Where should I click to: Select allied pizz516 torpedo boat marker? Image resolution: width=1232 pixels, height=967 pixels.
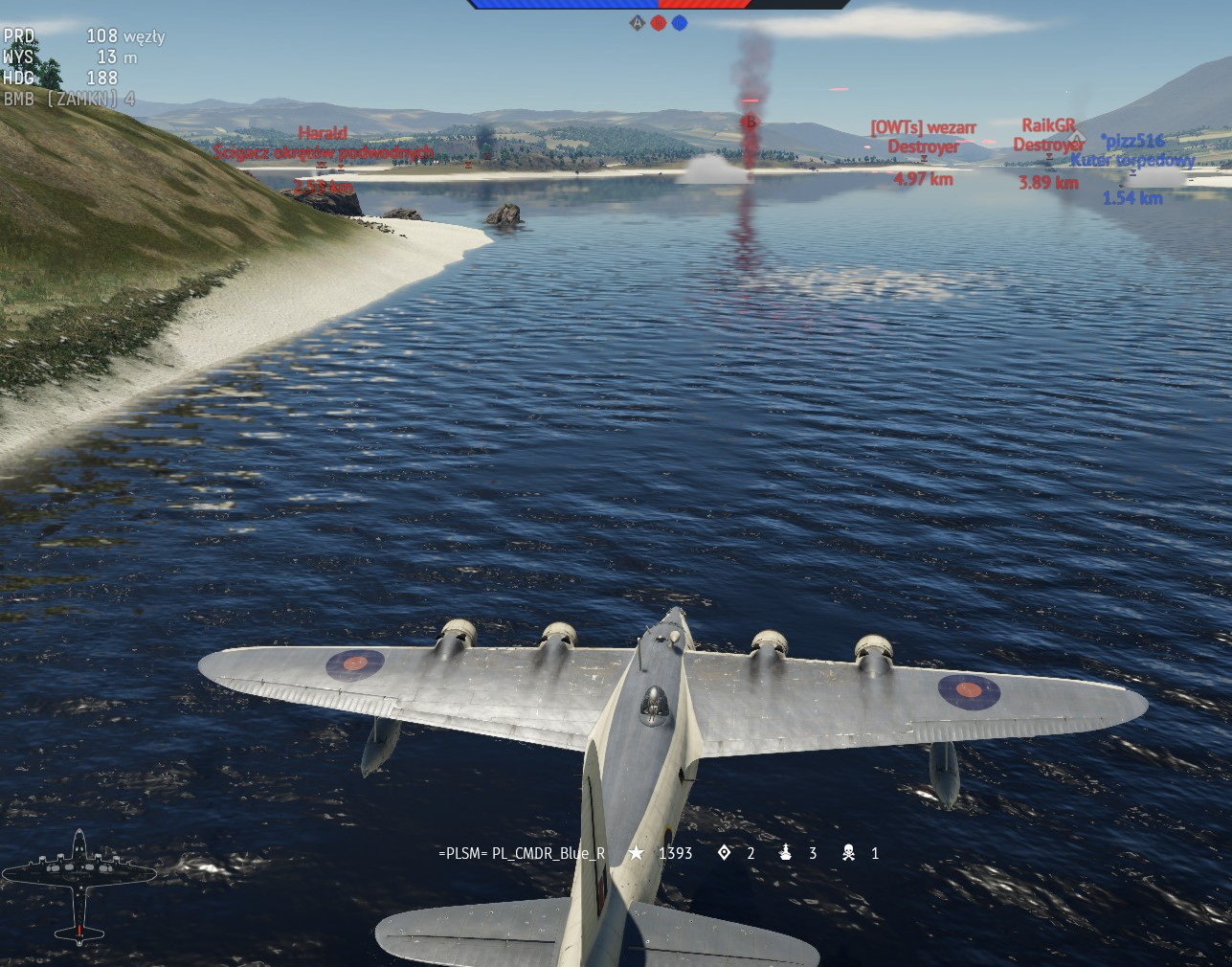[x=1132, y=150]
